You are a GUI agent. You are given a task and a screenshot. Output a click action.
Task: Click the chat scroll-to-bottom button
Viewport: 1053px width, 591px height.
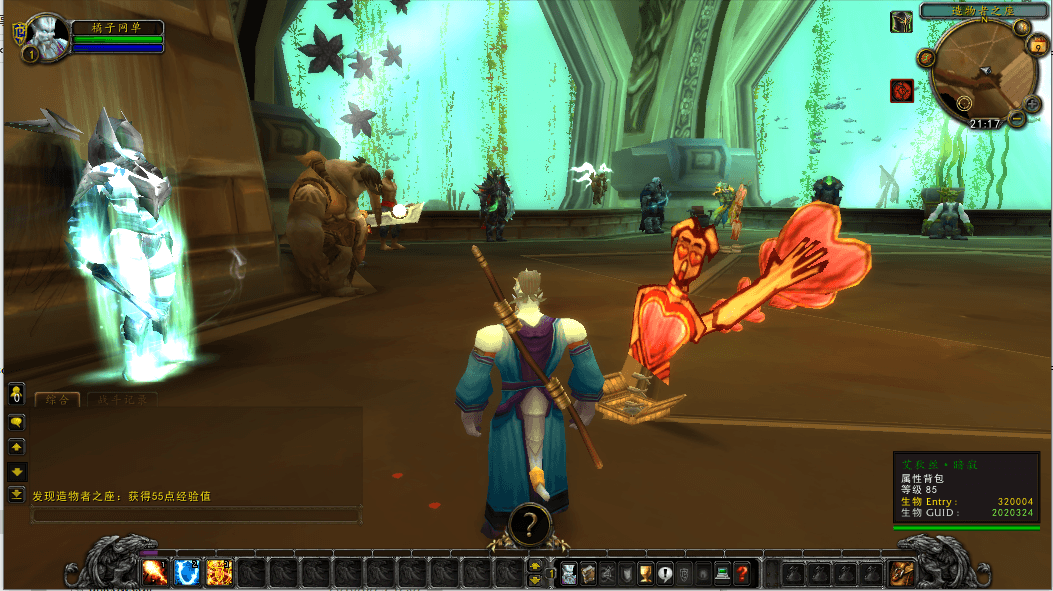[16, 494]
